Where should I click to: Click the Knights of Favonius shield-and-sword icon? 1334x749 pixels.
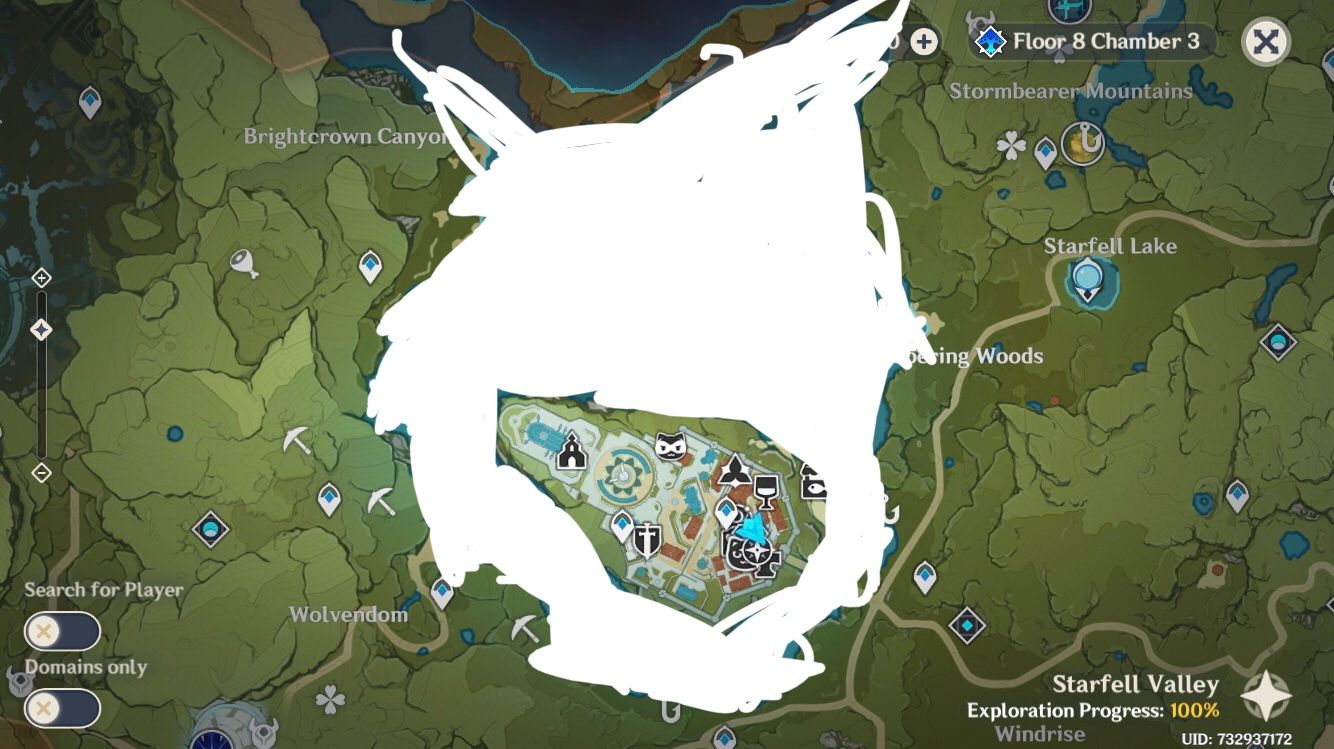(645, 538)
